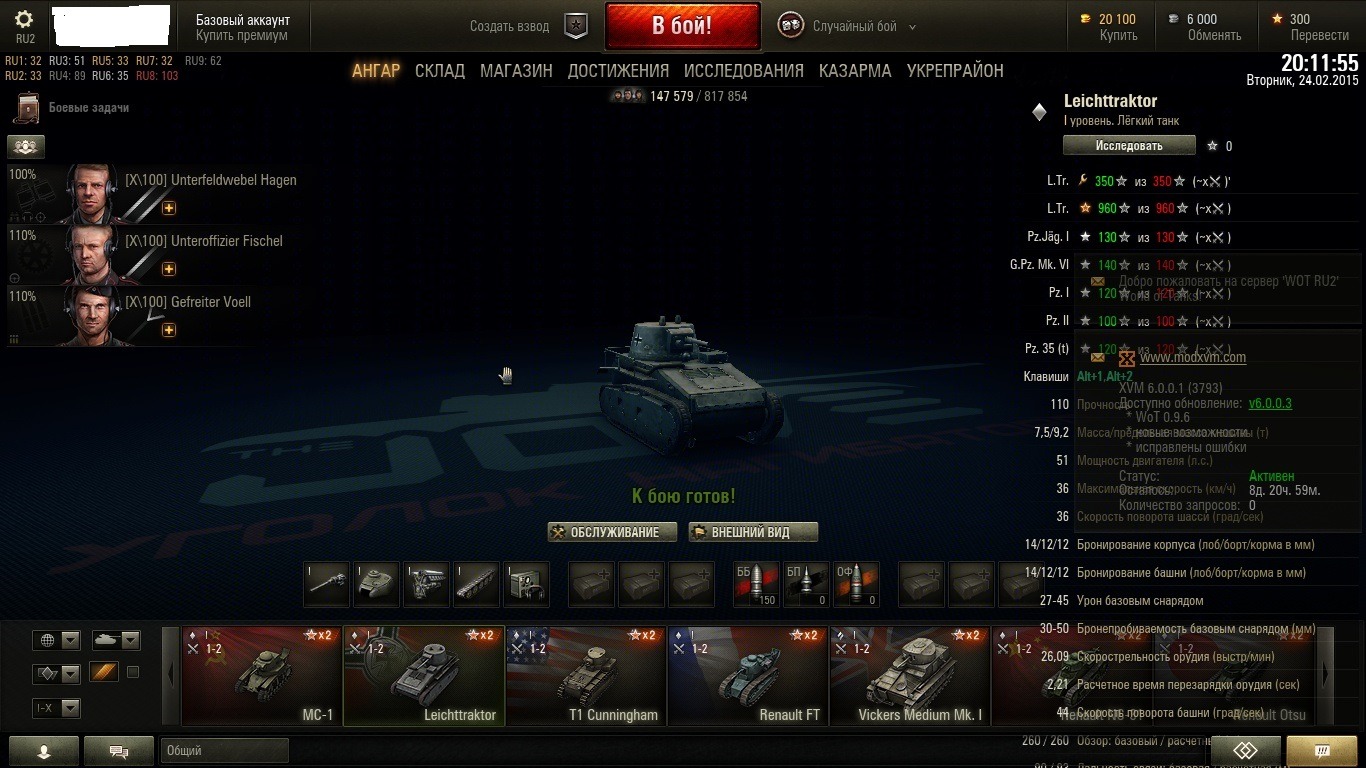Screen dimensions: 1366x768
Task: Click the Исследовать research button
Action: point(1129,146)
